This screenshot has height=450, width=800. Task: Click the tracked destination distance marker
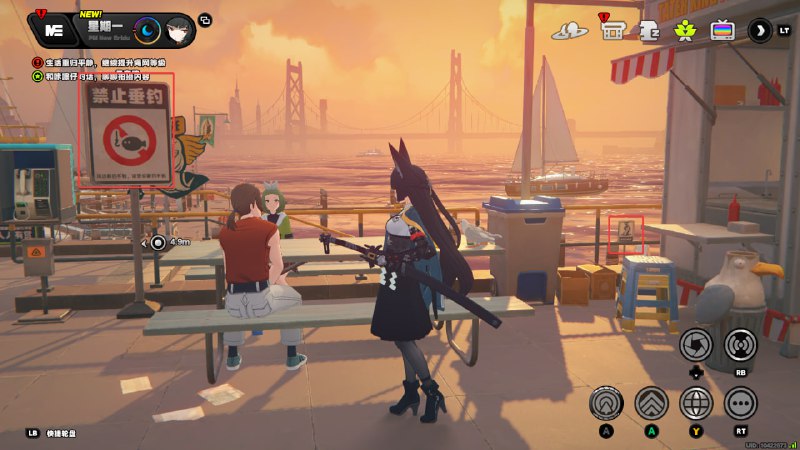pos(159,242)
